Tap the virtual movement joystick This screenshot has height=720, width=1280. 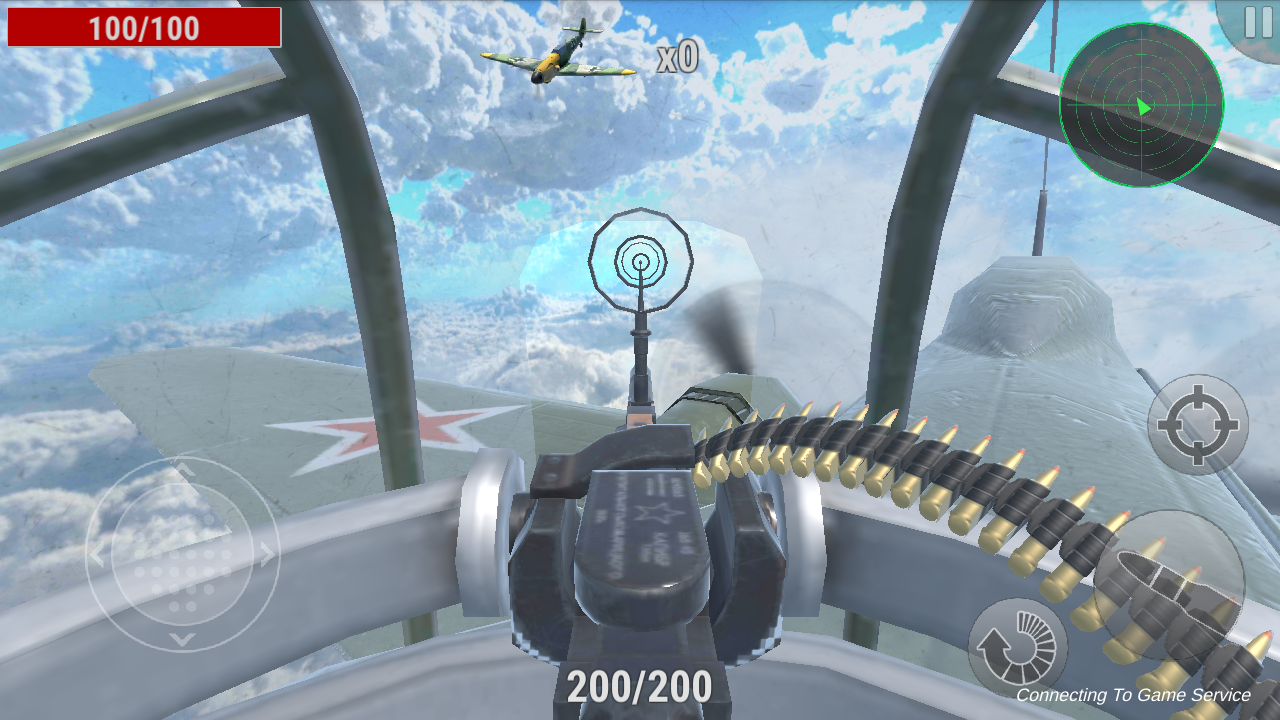pos(182,555)
